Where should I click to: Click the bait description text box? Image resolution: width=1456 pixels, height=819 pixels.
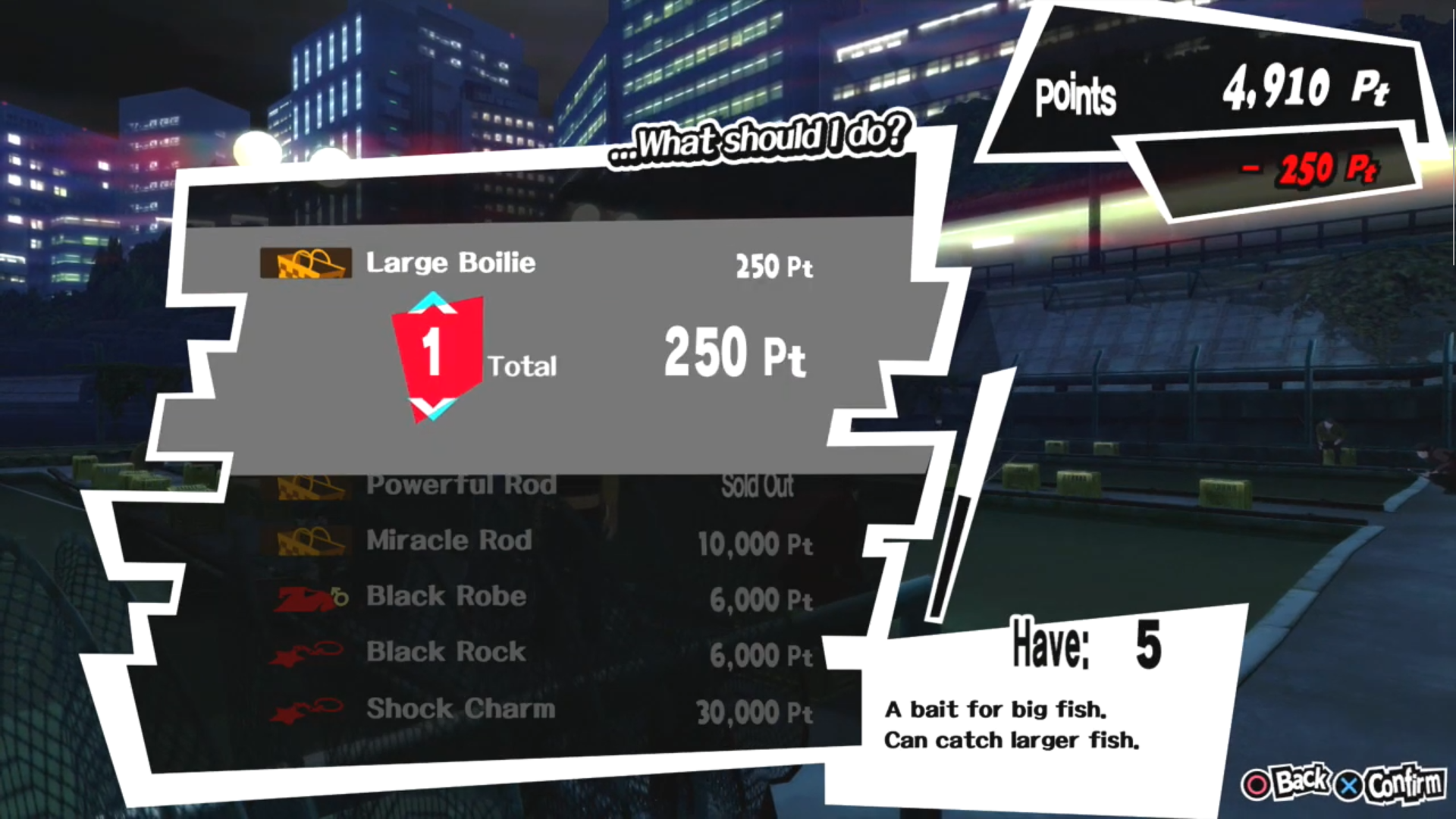click(x=1012, y=724)
